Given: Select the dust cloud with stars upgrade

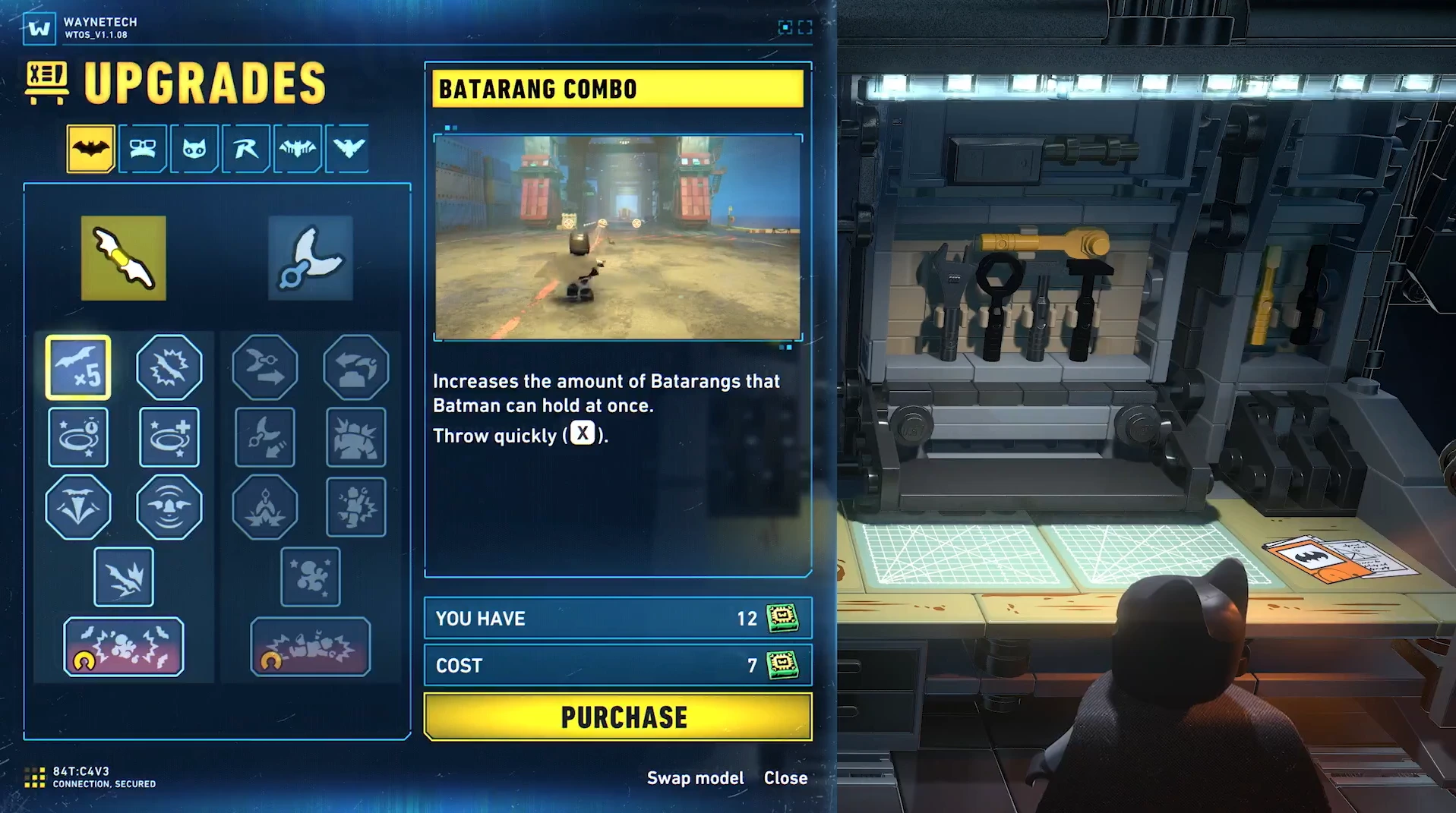Looking at the screenshot, I should [310, 577].
